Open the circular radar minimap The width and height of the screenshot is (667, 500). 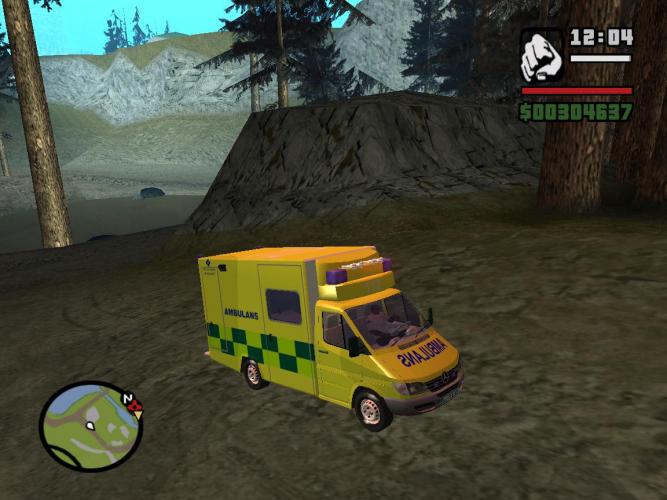click(89, 427)
